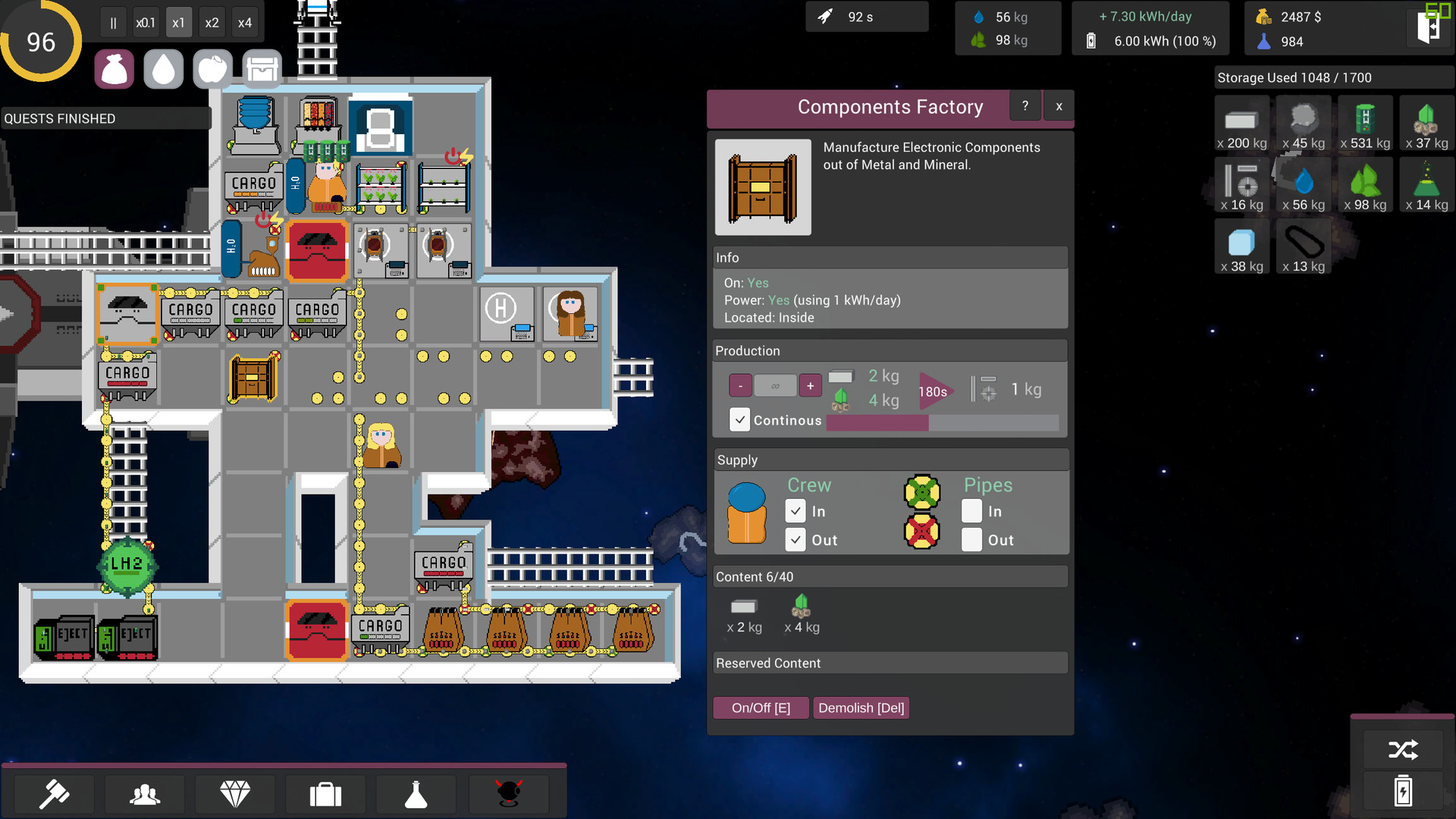Click the plus production quantity stepper

pyautogui.click(x=810, y=385)
